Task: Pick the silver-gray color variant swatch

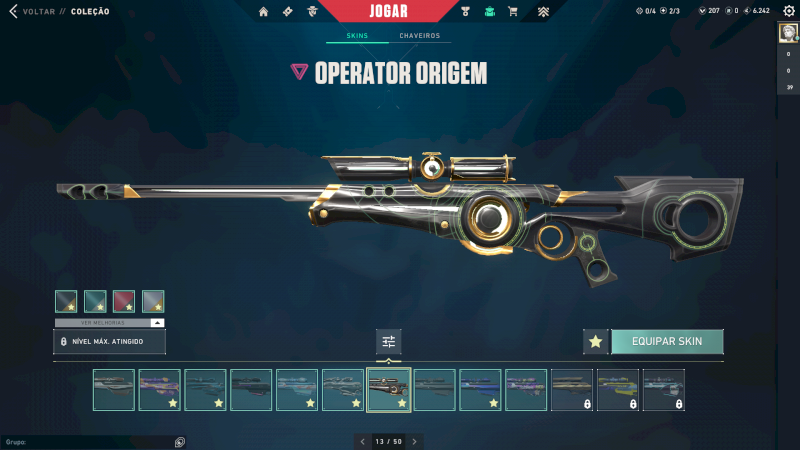Action: coord(153,301)
